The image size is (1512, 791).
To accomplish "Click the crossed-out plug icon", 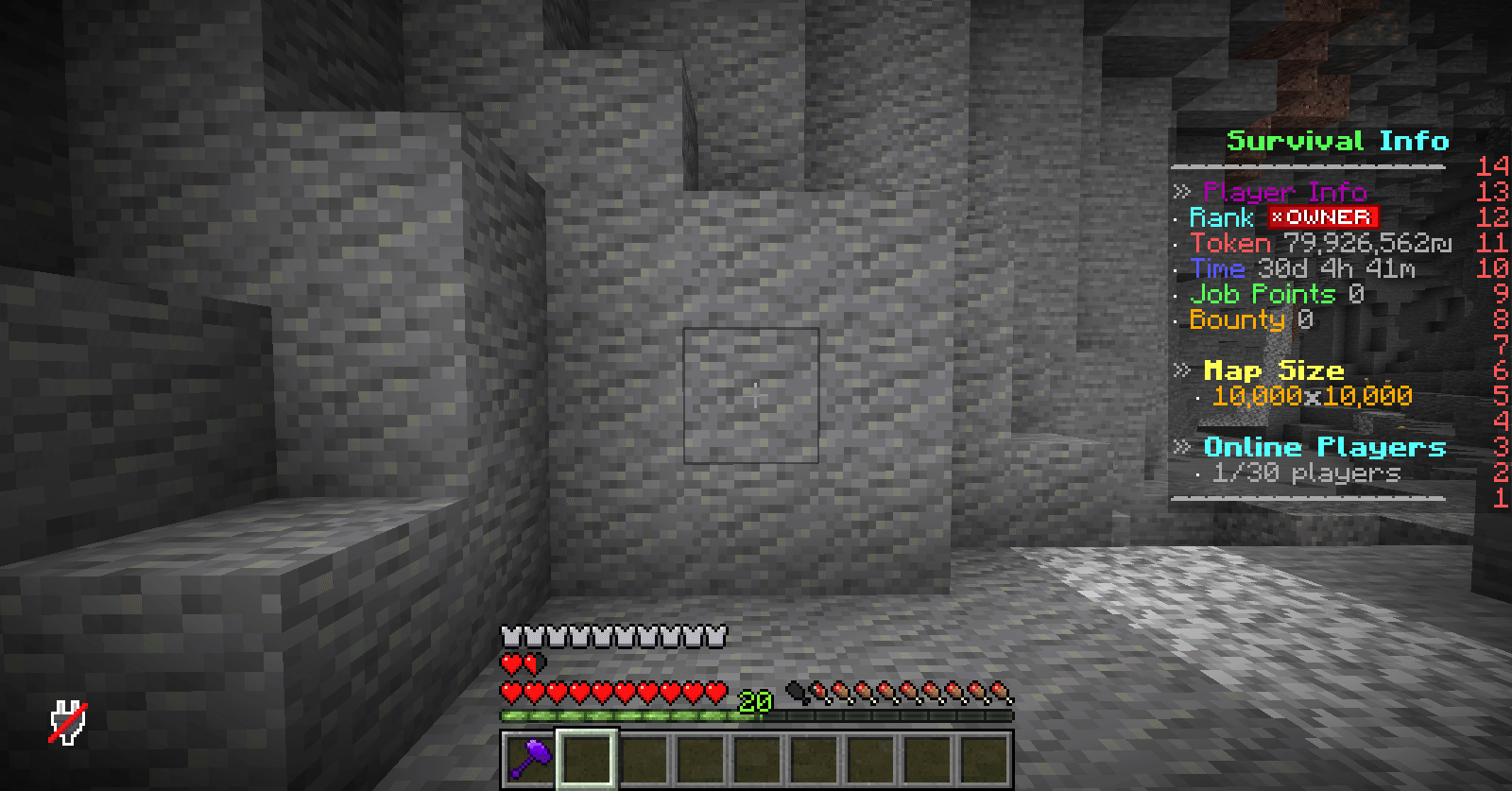I will pyautogui.click(x=68, y=722).
